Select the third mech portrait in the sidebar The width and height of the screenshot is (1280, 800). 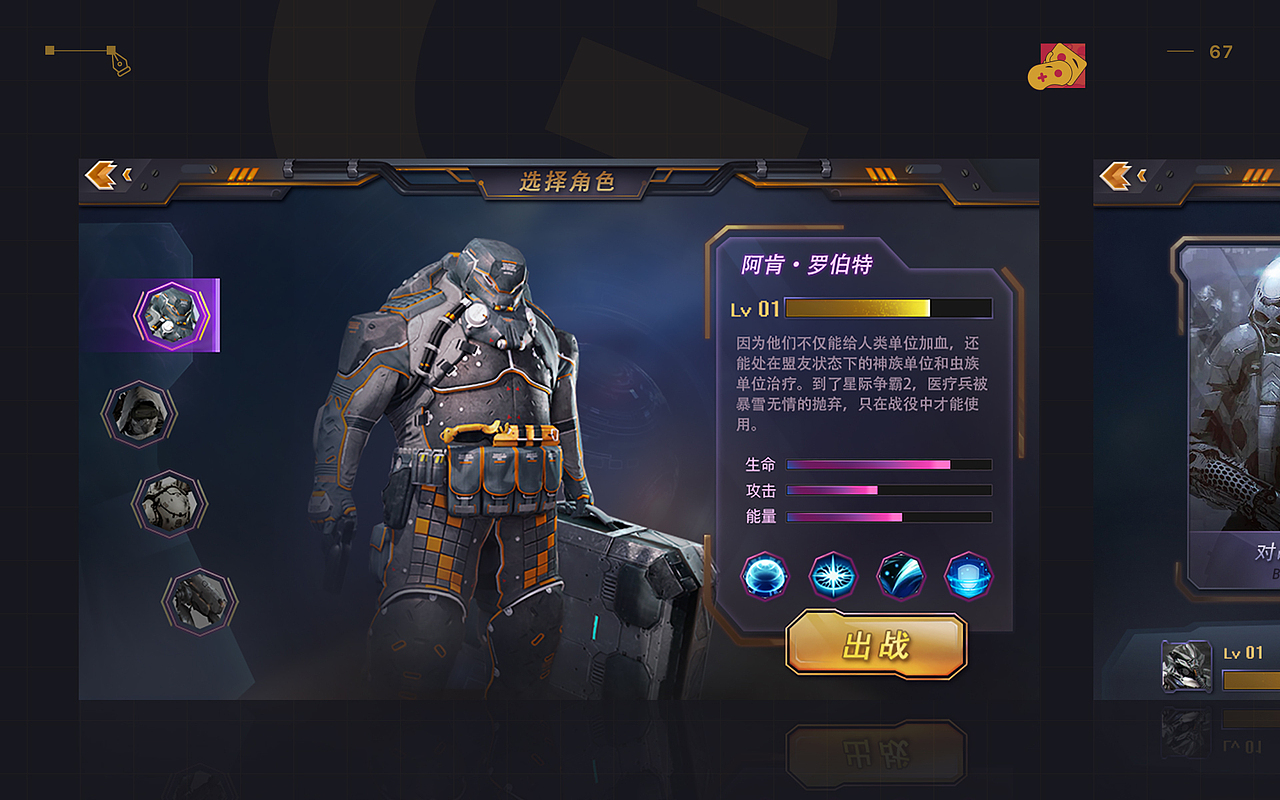click(170, 503)
